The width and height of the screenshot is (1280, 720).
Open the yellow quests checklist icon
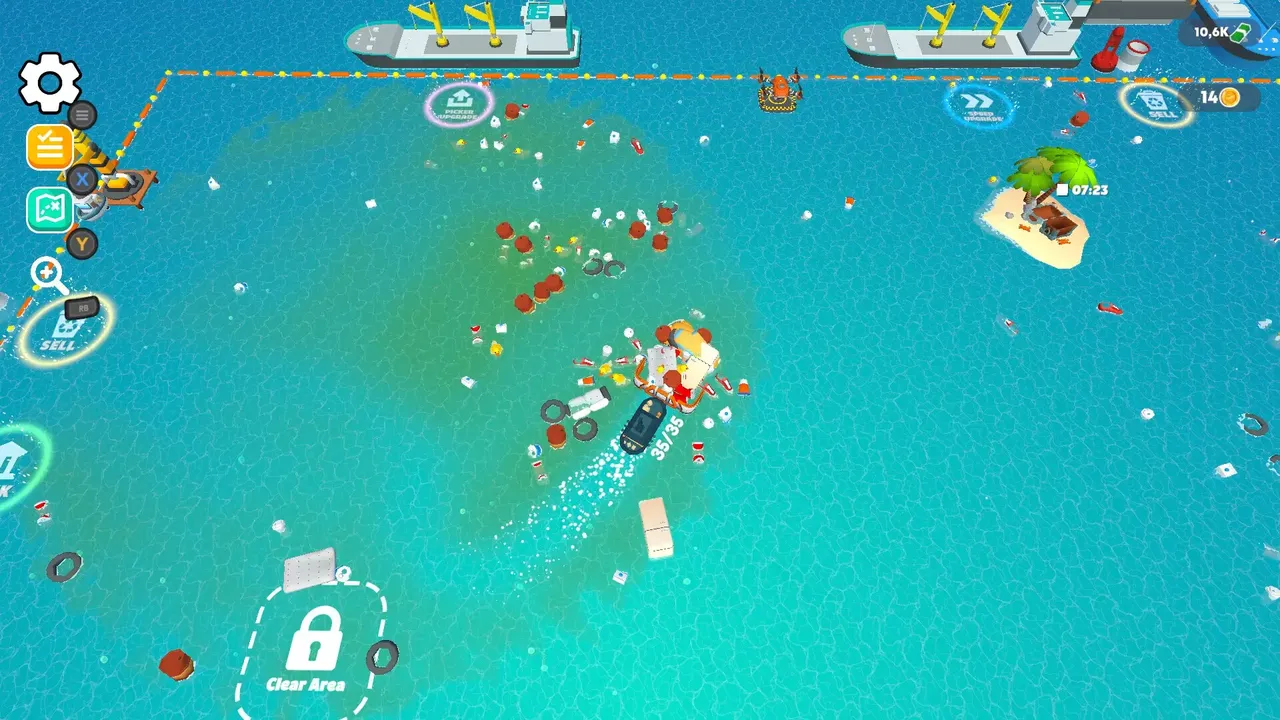pyautogui.click(x=49, y=147)
